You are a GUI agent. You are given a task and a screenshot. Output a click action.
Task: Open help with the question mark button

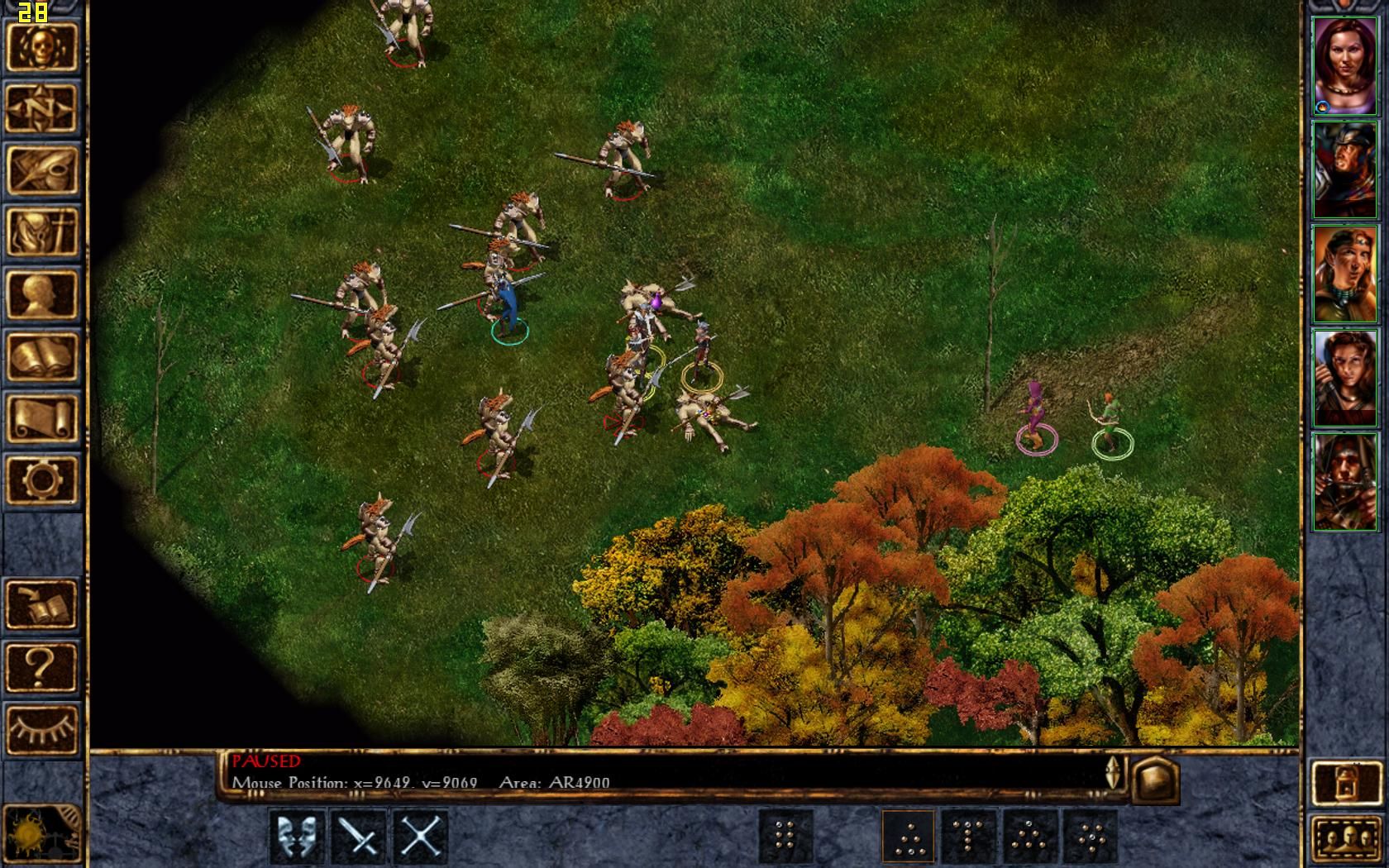pos(41,667)
